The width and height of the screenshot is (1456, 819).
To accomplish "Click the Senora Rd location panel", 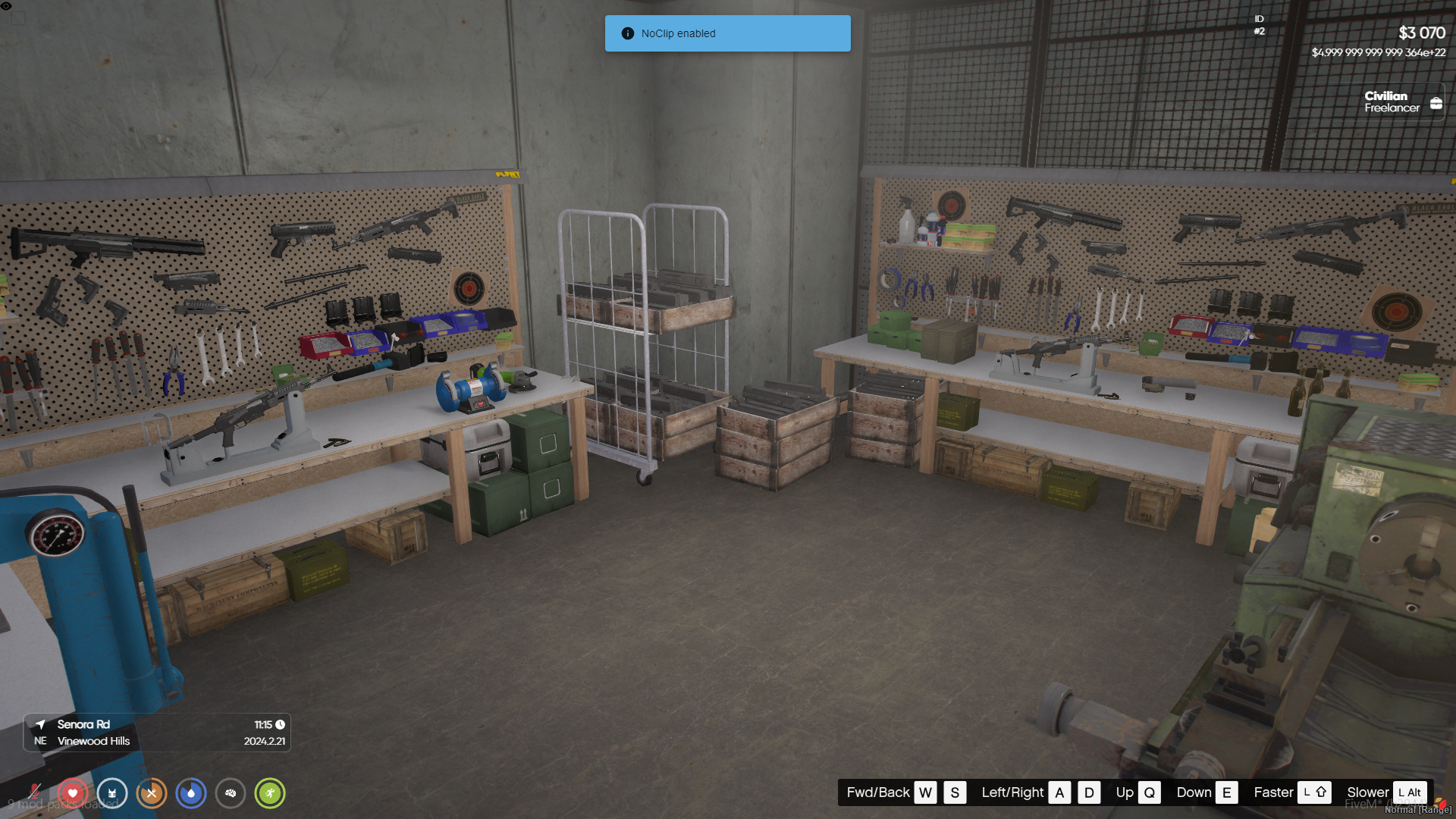I will tap(157, 733).
